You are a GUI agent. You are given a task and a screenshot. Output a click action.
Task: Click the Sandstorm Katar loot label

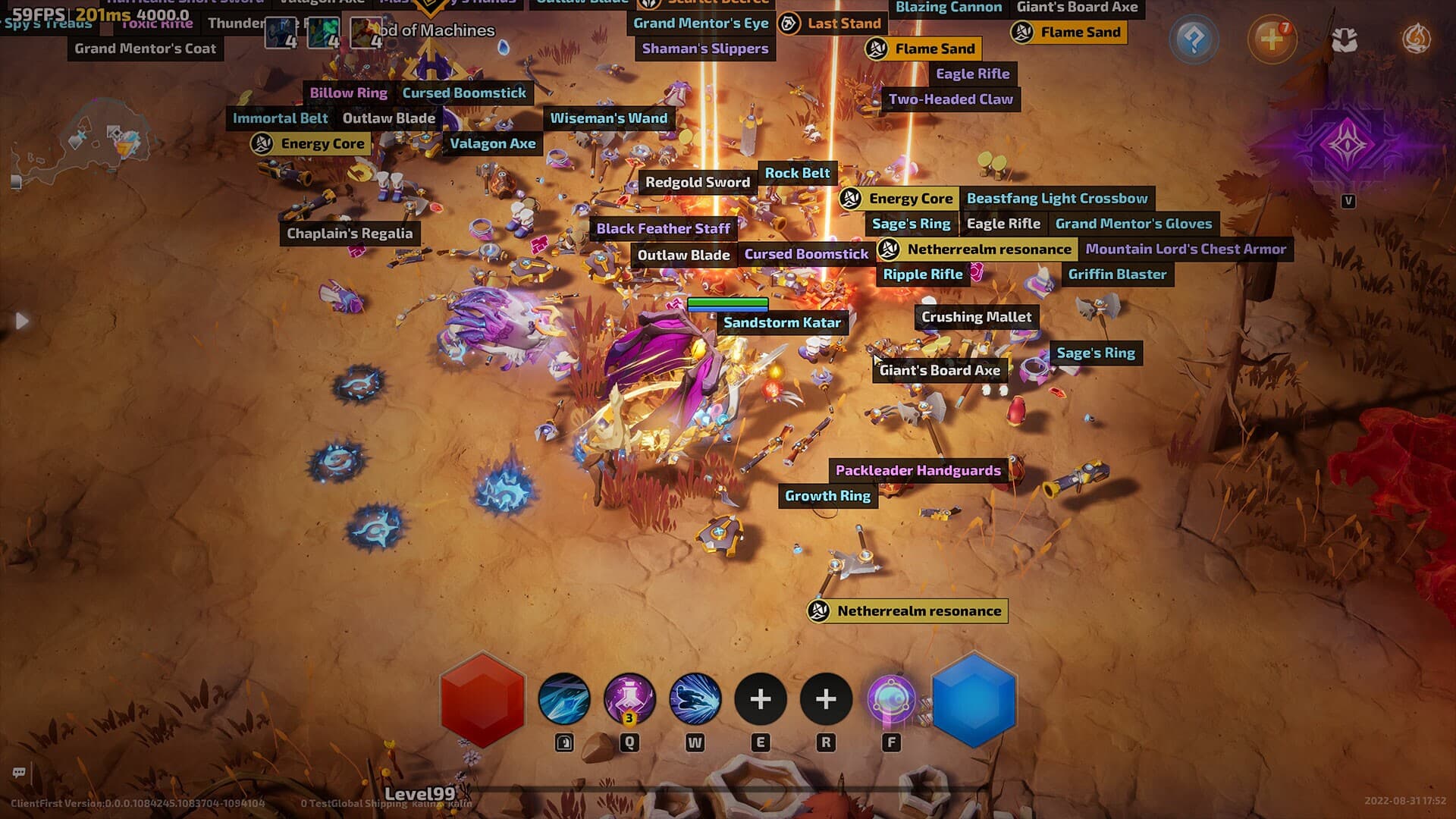tap(782, 322)
